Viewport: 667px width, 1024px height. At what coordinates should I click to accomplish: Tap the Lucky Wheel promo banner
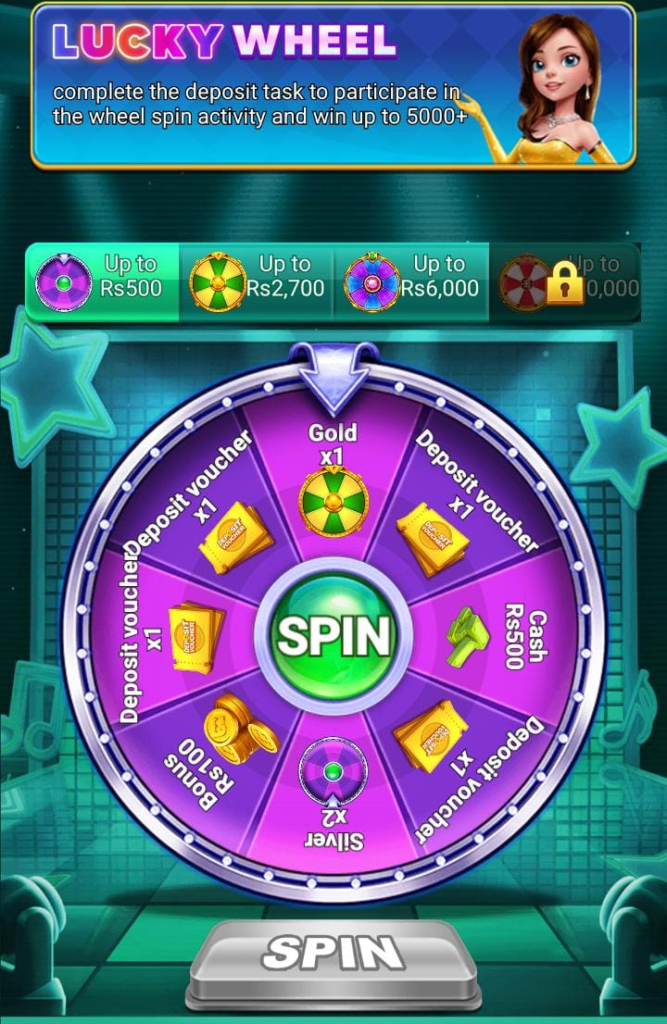(x=333, y=84)
